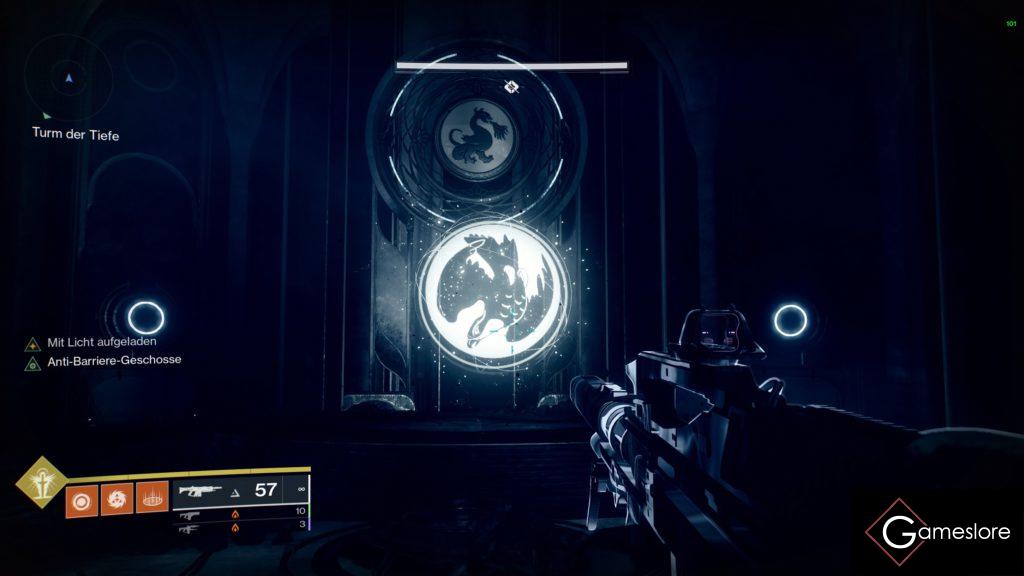Click the circular radar minimap
Viewport: 1024px width, 576px height.
(x=68, y=78)
